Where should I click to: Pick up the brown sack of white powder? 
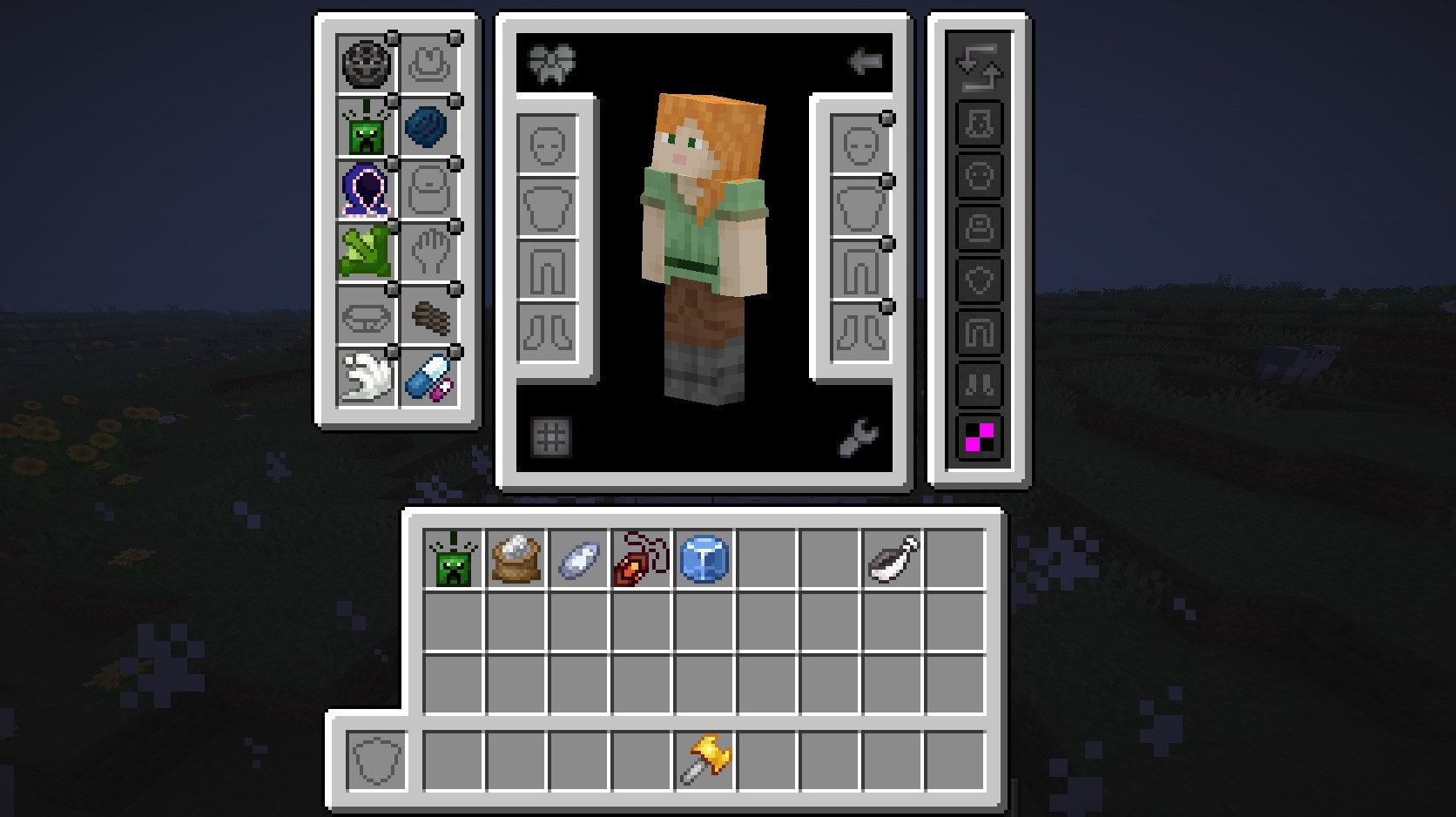point(516,559)
